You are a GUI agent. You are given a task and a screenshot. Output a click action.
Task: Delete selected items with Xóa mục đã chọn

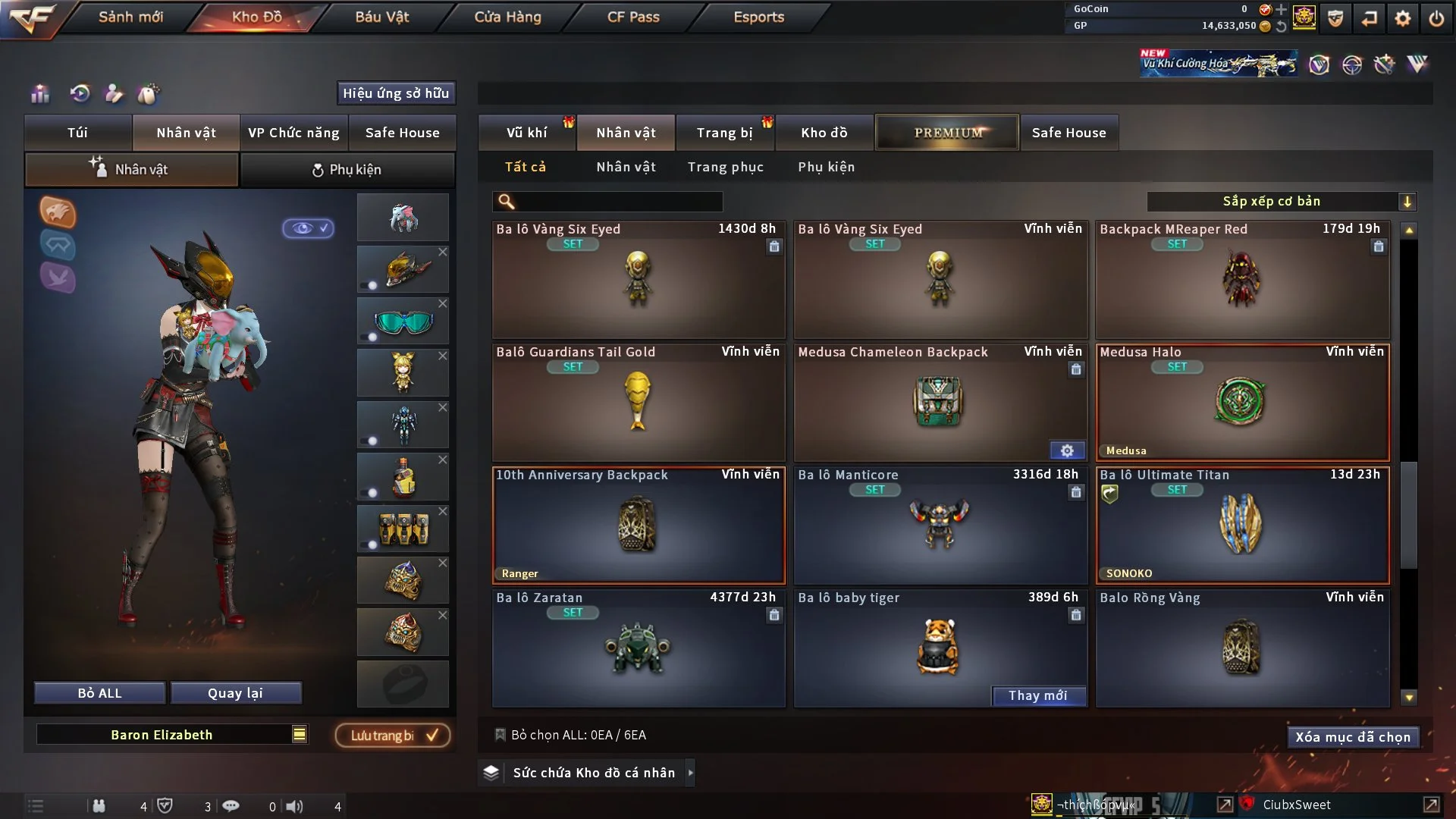pyautogui.click(x=1352, y=737)
